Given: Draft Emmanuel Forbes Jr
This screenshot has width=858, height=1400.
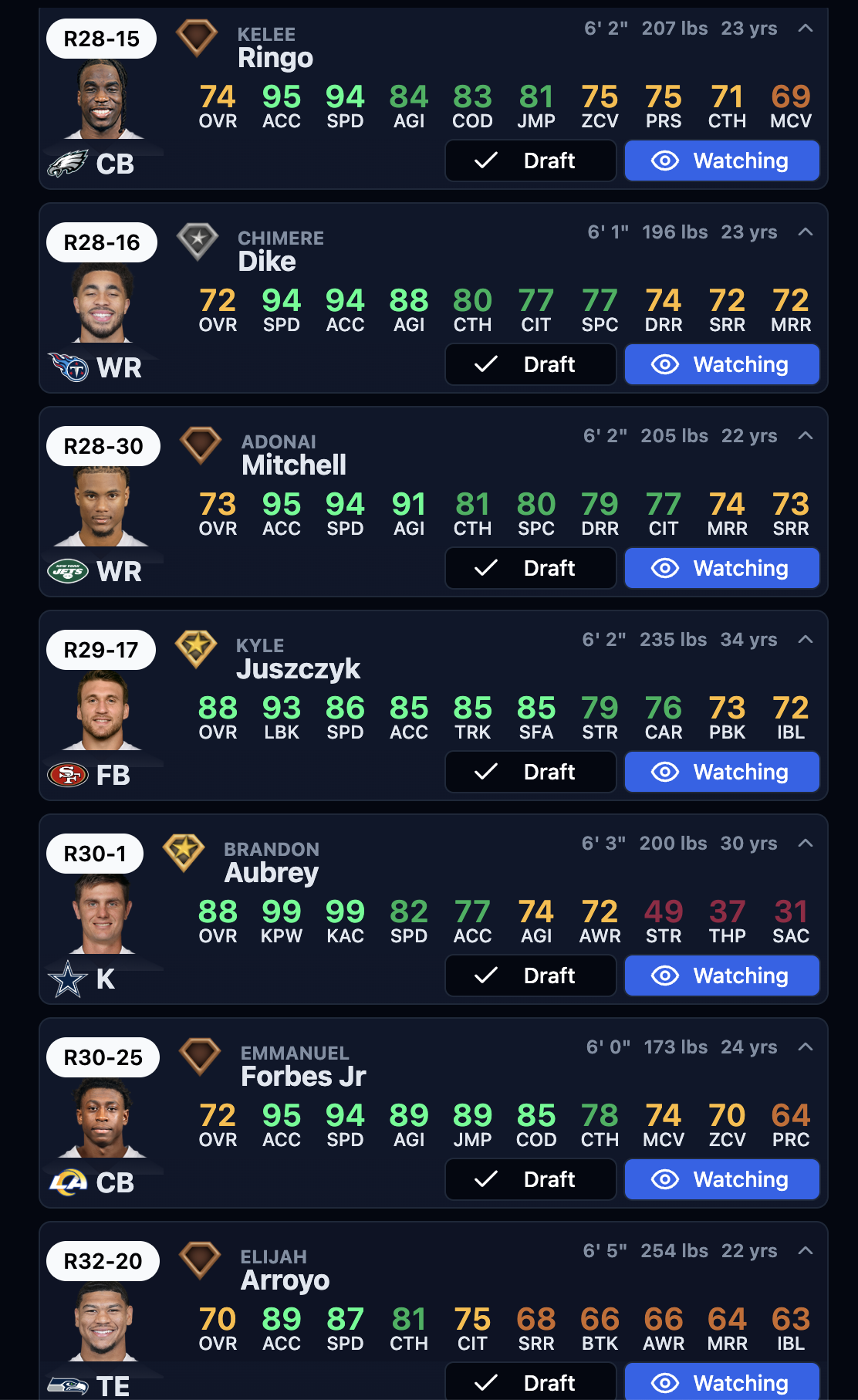Looking at the screenshot, I should click(x=530, y=1179).
